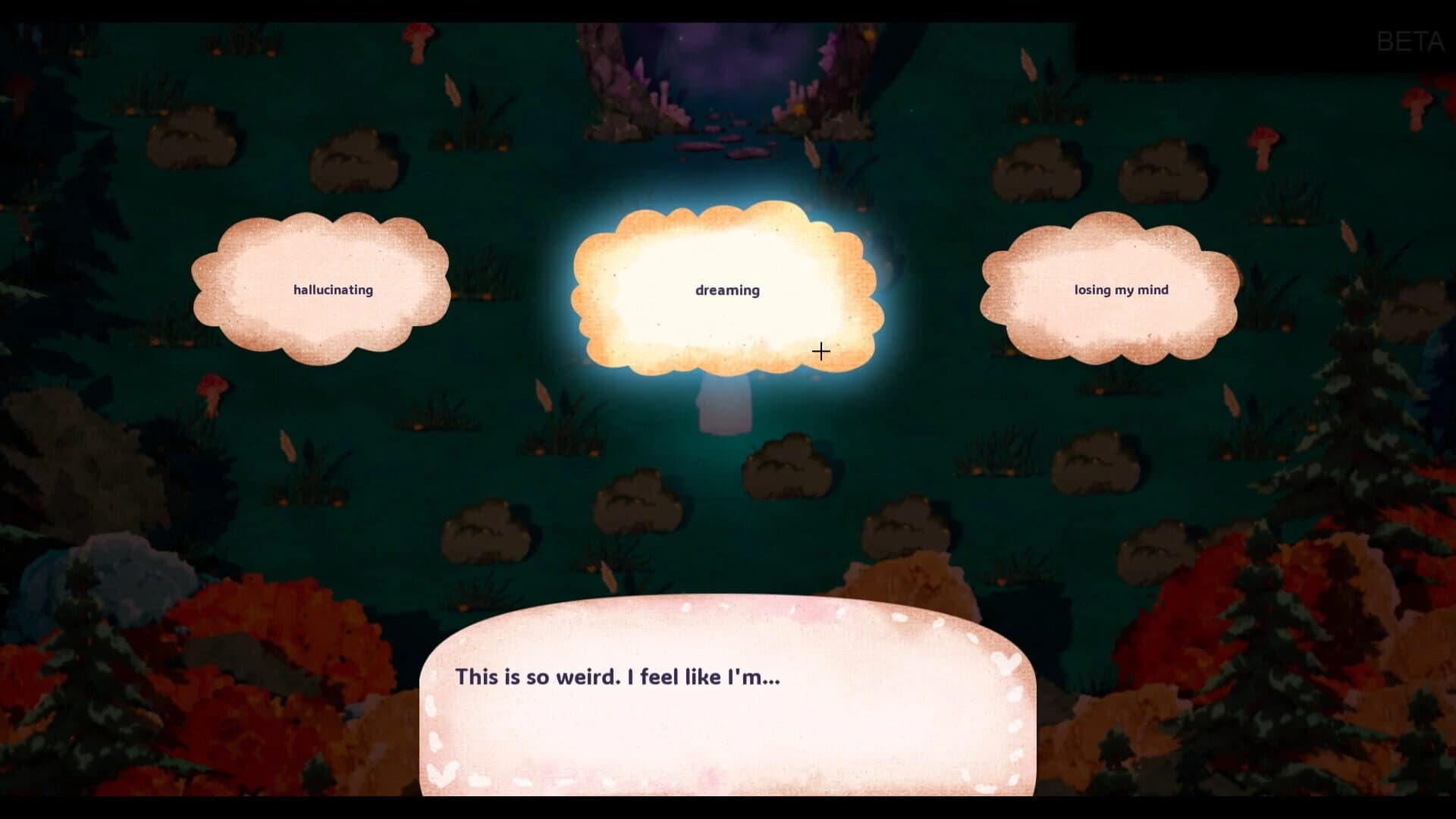1456x819 pixels.
Task: Select the "hallucinating" thought bubble
Action: coord(332,290)
